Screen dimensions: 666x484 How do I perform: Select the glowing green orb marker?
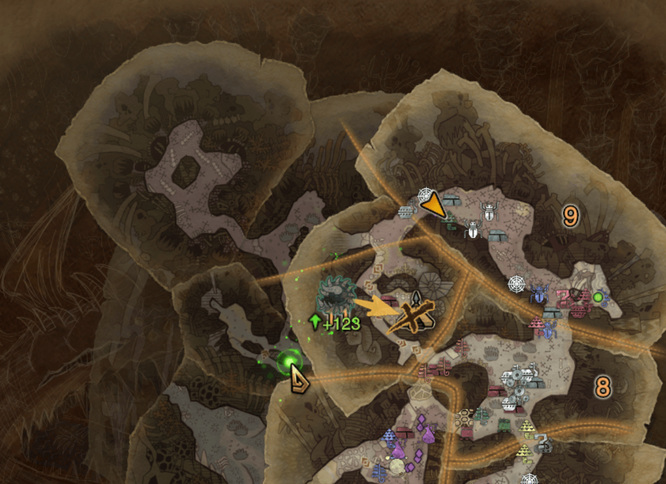point(291,360)
